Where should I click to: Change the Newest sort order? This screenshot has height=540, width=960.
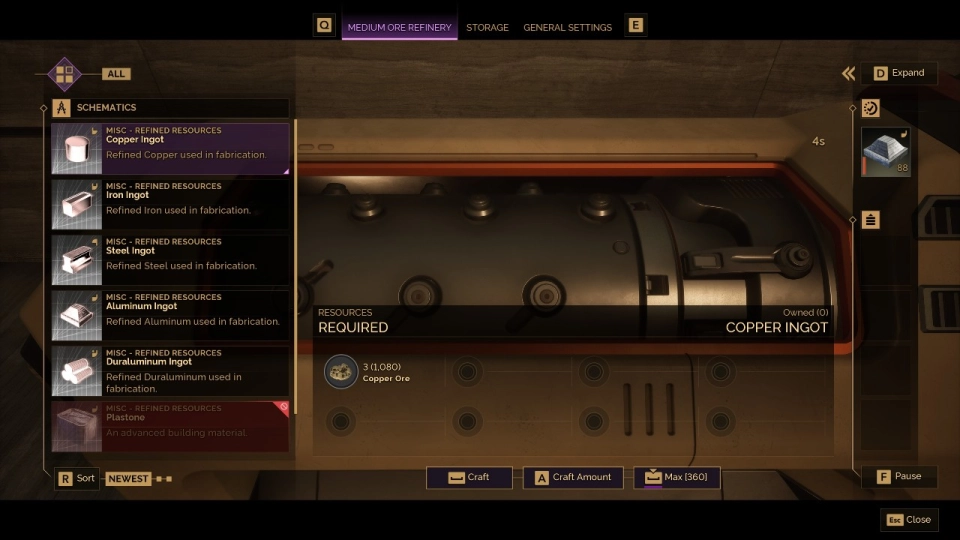click(x=128, y=479)
